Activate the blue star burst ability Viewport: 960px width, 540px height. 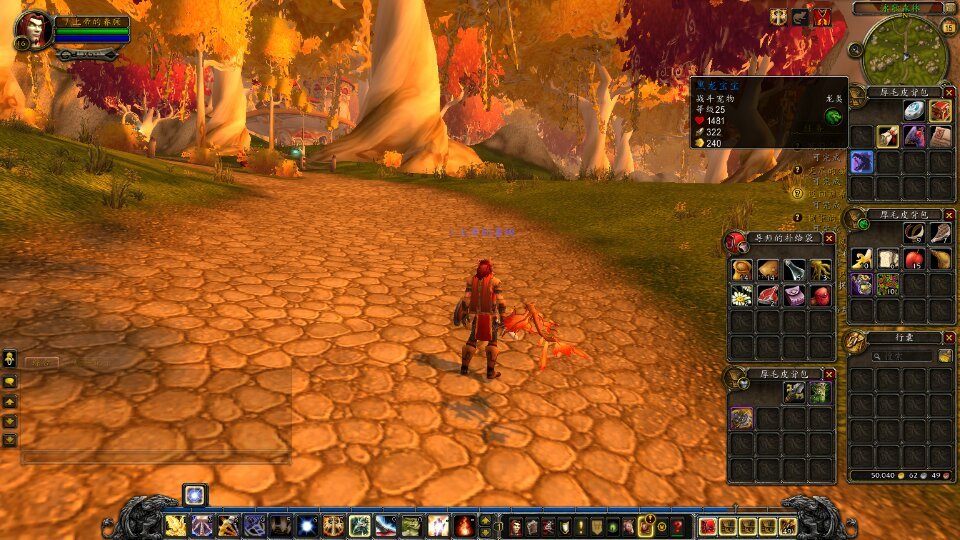(308, 525)
